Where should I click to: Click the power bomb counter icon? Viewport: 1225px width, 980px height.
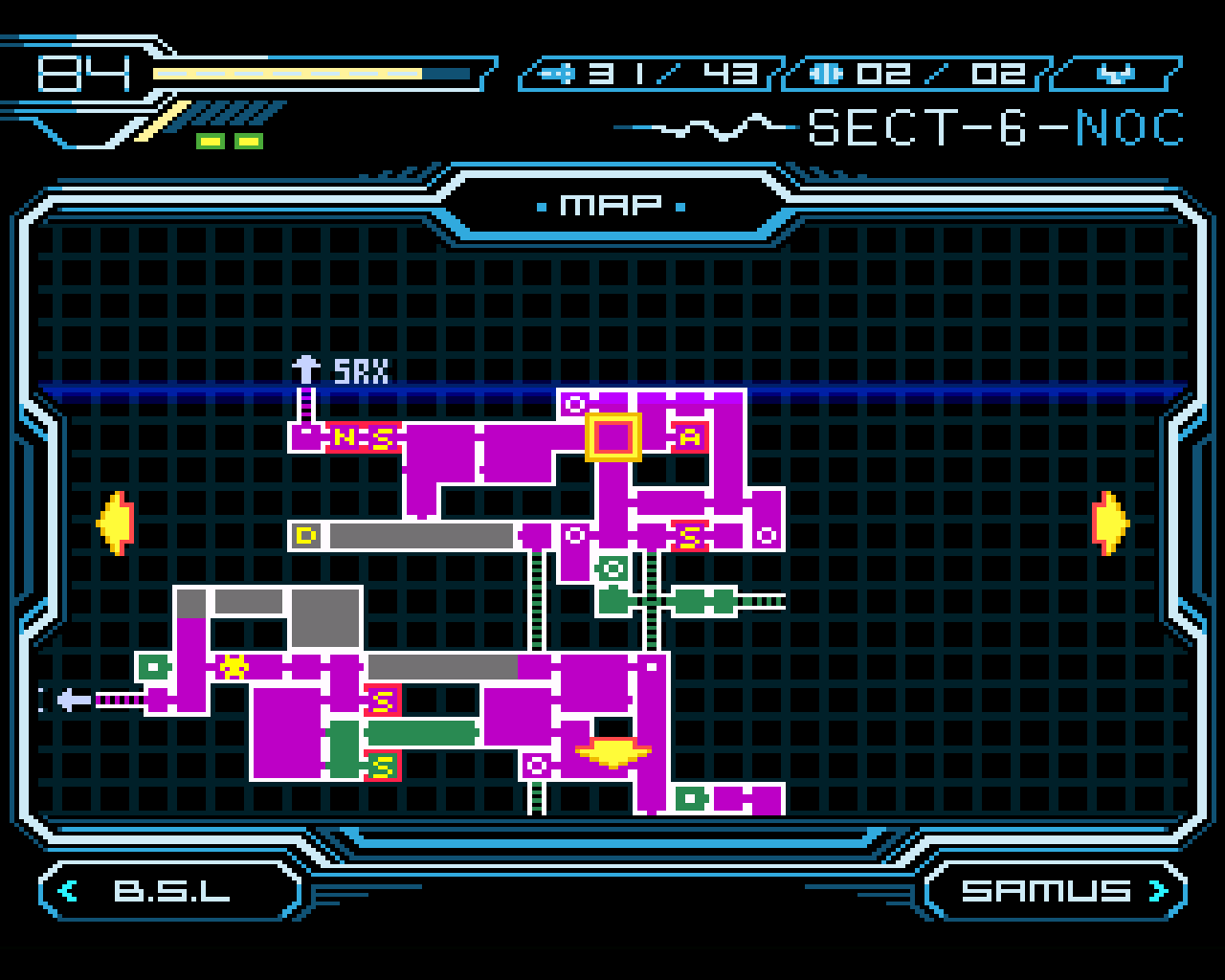coord(825,71)
